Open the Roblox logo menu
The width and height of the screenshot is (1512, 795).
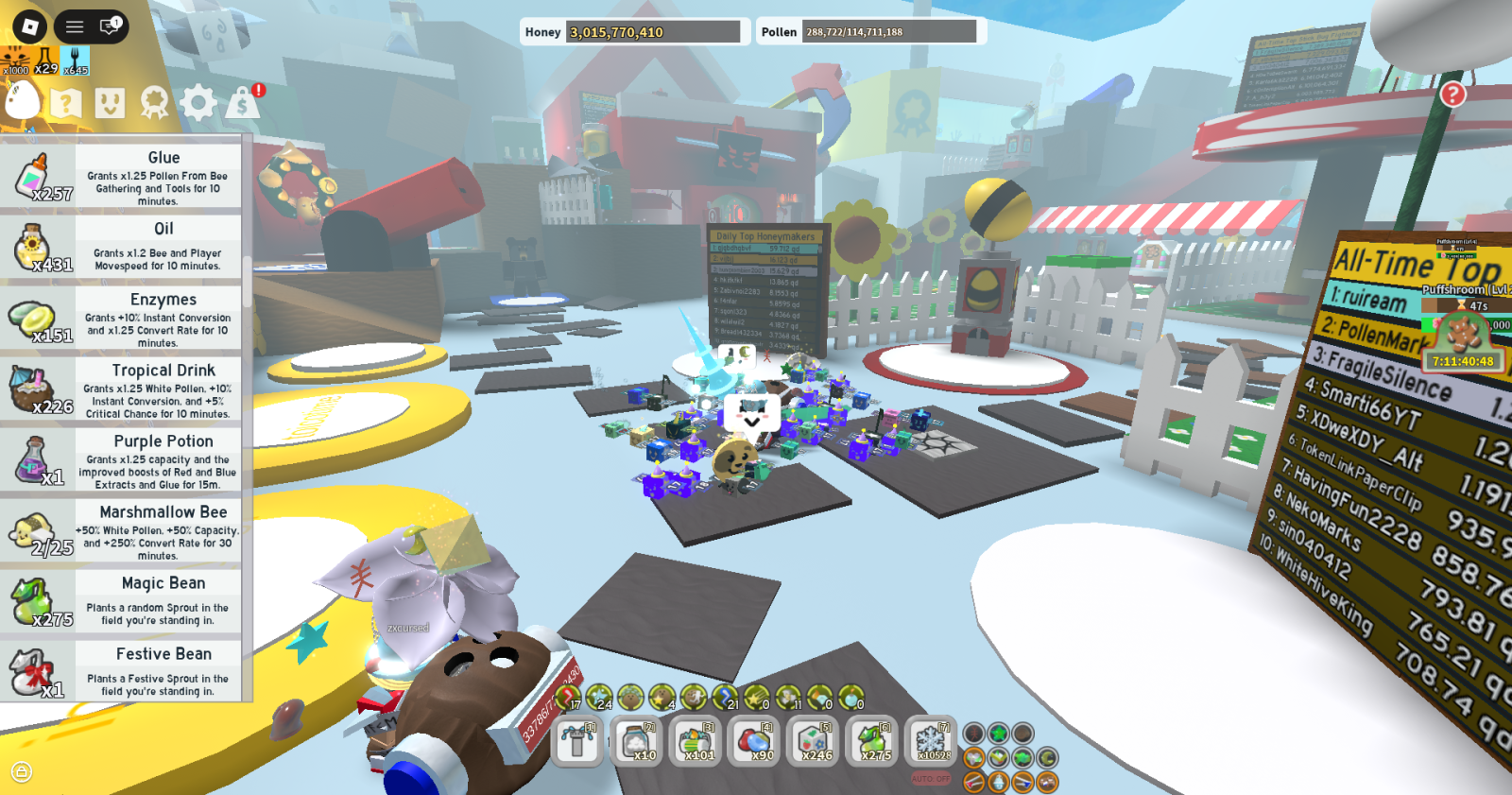pyautogui.click(x=29, y=26)
